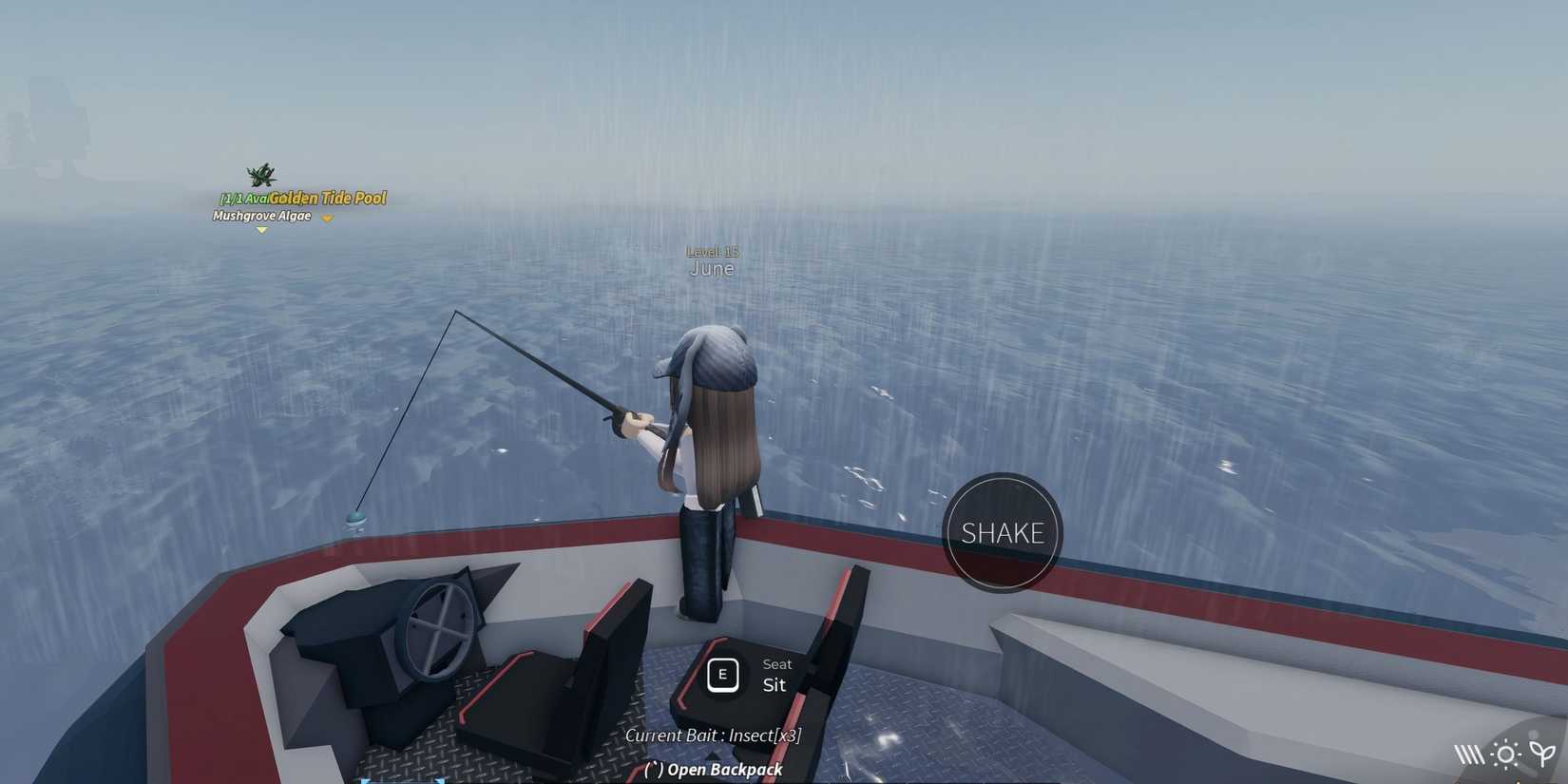Screen dimensions: 1568x784
Task: Click June's nameplate over the character
Action: pos(711,267)
